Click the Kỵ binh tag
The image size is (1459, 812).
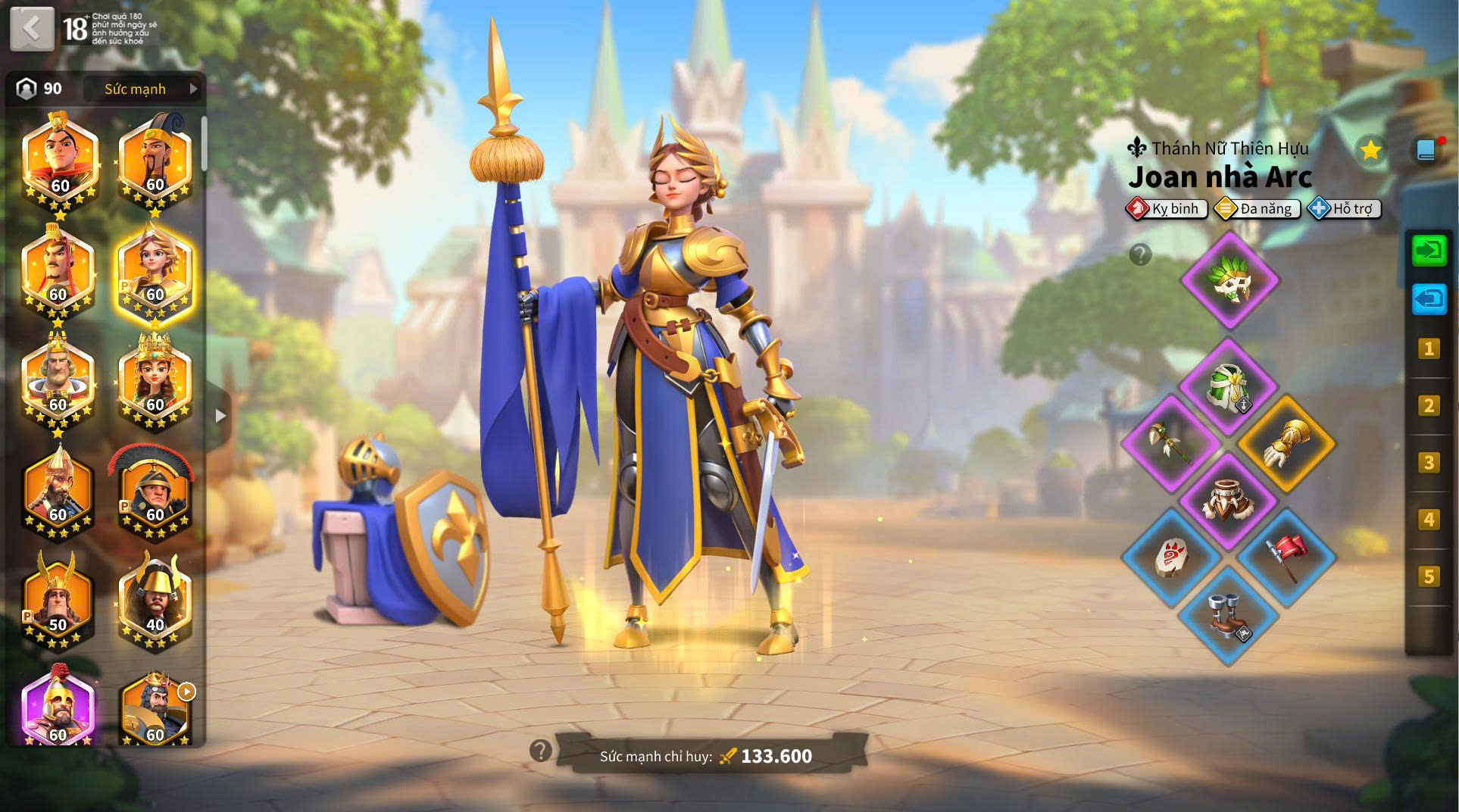(1167, 208)
